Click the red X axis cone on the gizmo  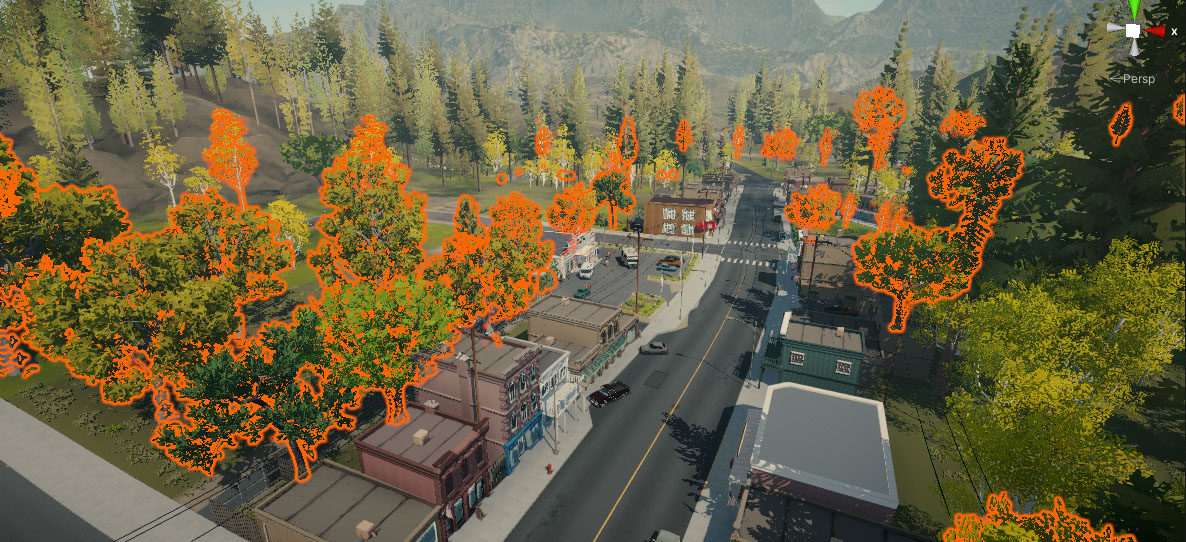click(x=1155, y=31)
